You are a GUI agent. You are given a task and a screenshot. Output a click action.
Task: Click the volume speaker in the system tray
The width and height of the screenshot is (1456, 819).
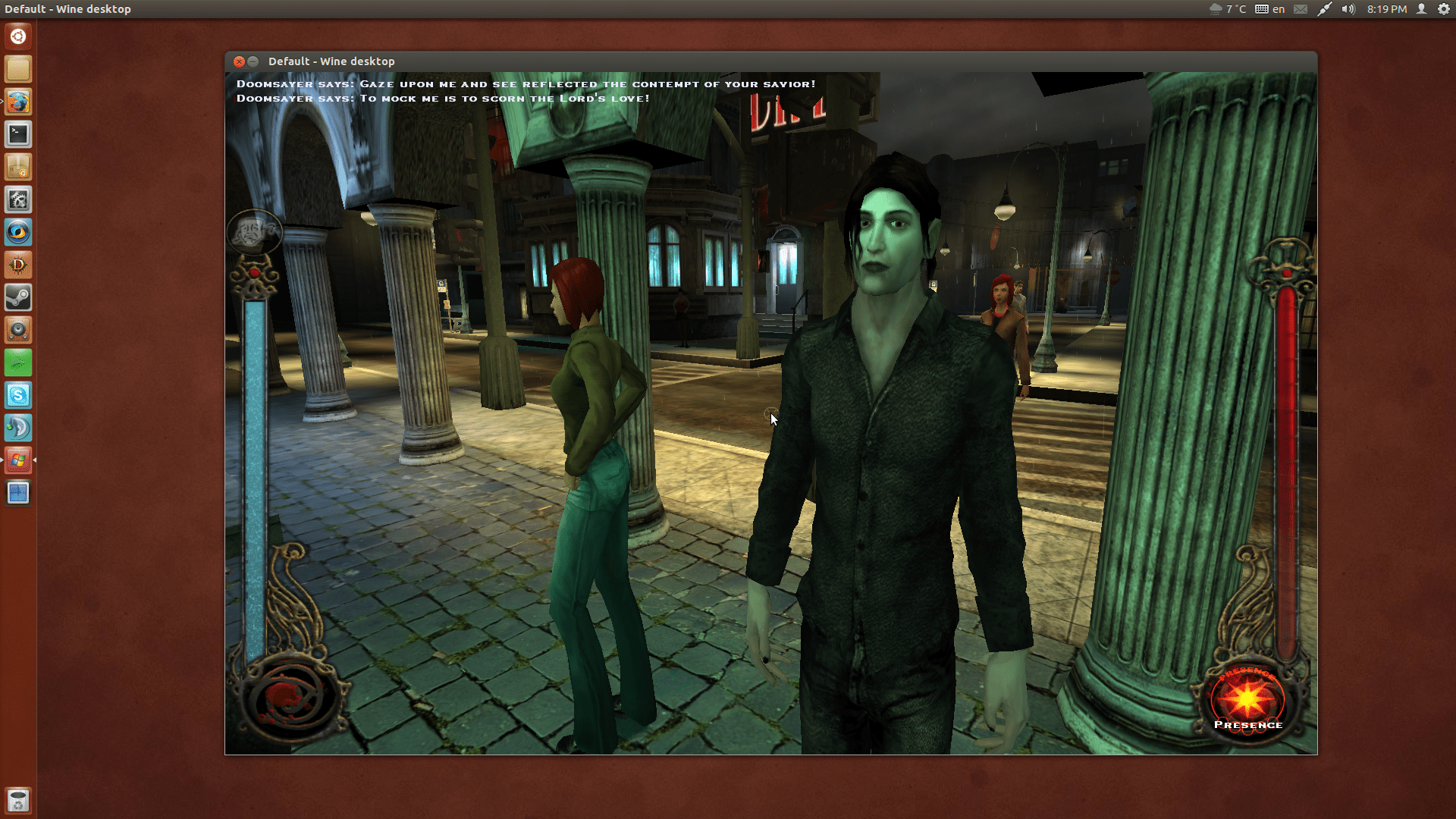1349,9
